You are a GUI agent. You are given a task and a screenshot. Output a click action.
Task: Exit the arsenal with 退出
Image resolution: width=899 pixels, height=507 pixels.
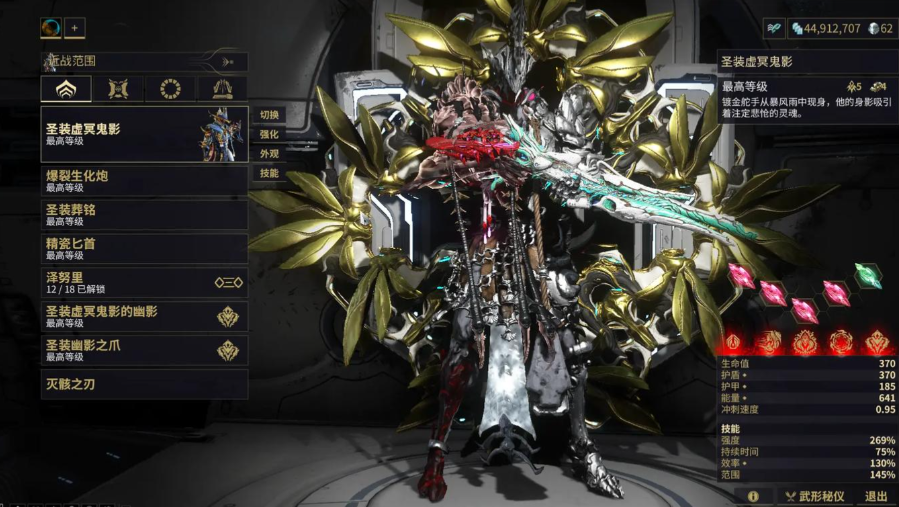pyautogui.click(x=875, y=496)
